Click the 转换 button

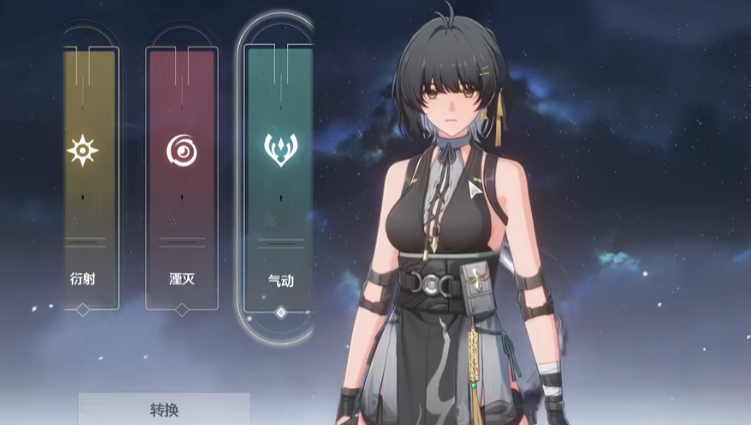coord(164,409)
